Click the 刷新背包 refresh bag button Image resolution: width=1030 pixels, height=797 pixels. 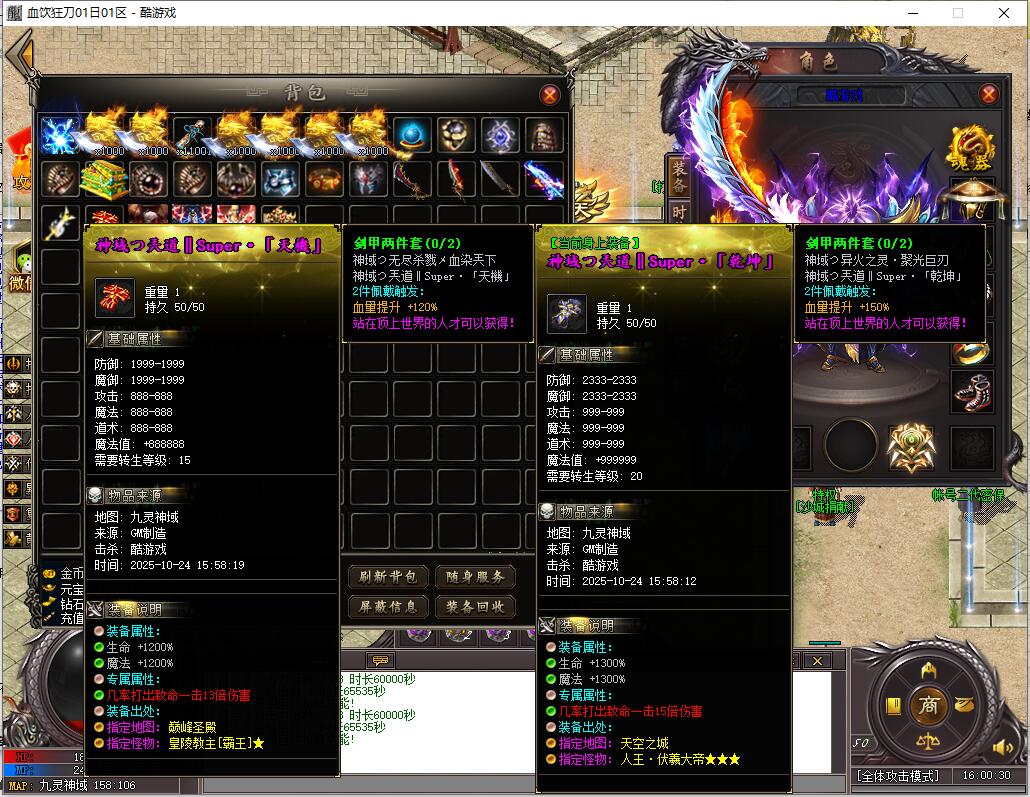pyautogui.click(x=388, y=577)
